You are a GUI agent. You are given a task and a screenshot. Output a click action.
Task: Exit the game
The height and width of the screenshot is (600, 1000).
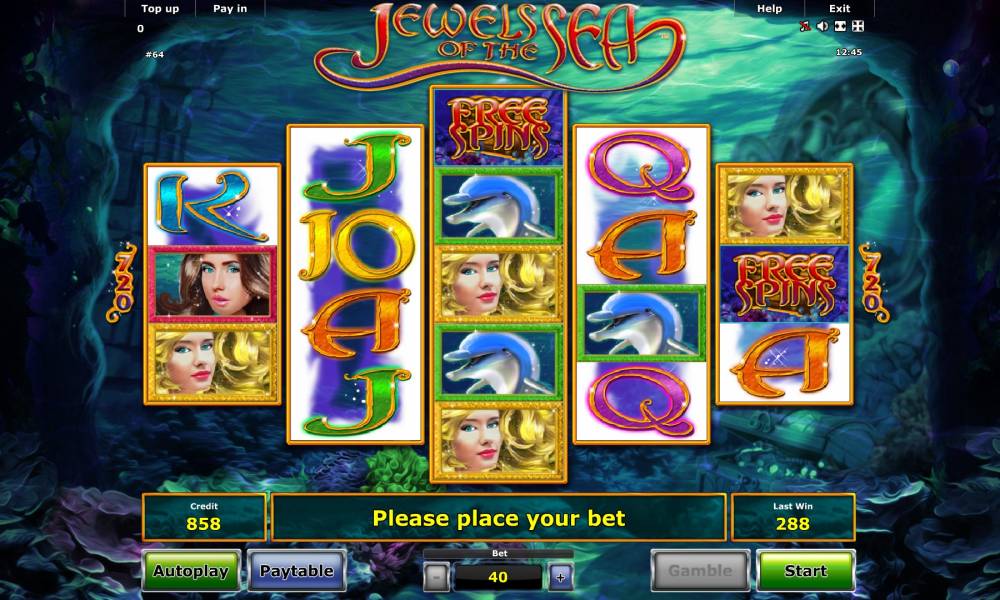click(839, 9)
